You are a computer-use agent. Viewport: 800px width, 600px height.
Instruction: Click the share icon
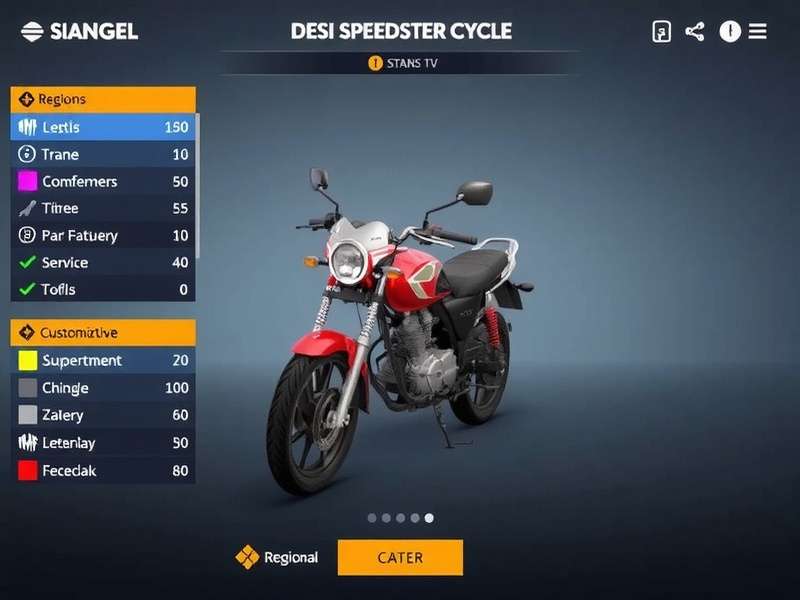pos(695,31)
